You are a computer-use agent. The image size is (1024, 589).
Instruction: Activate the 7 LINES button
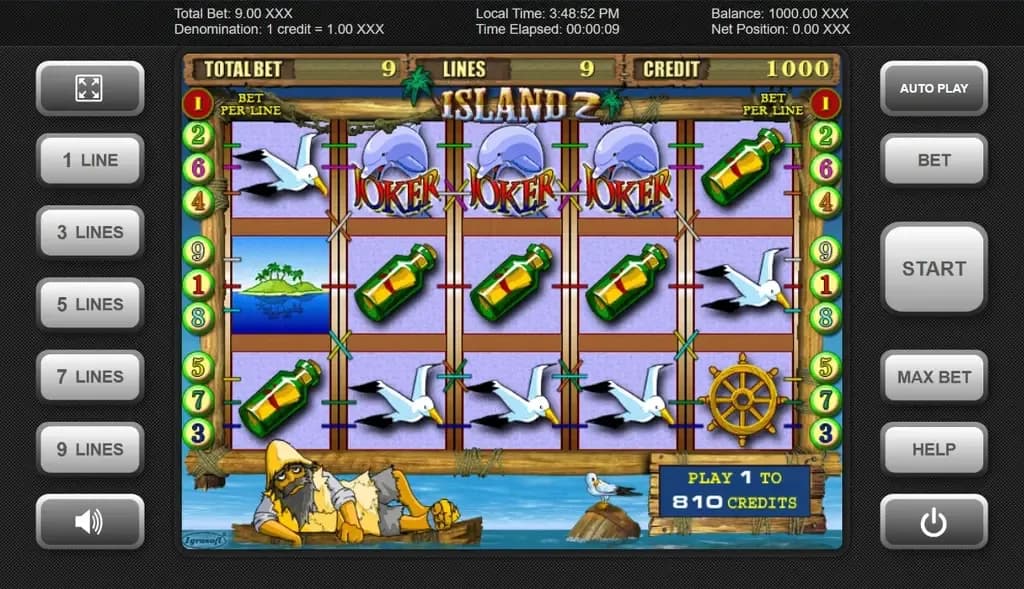pos(90,377)
